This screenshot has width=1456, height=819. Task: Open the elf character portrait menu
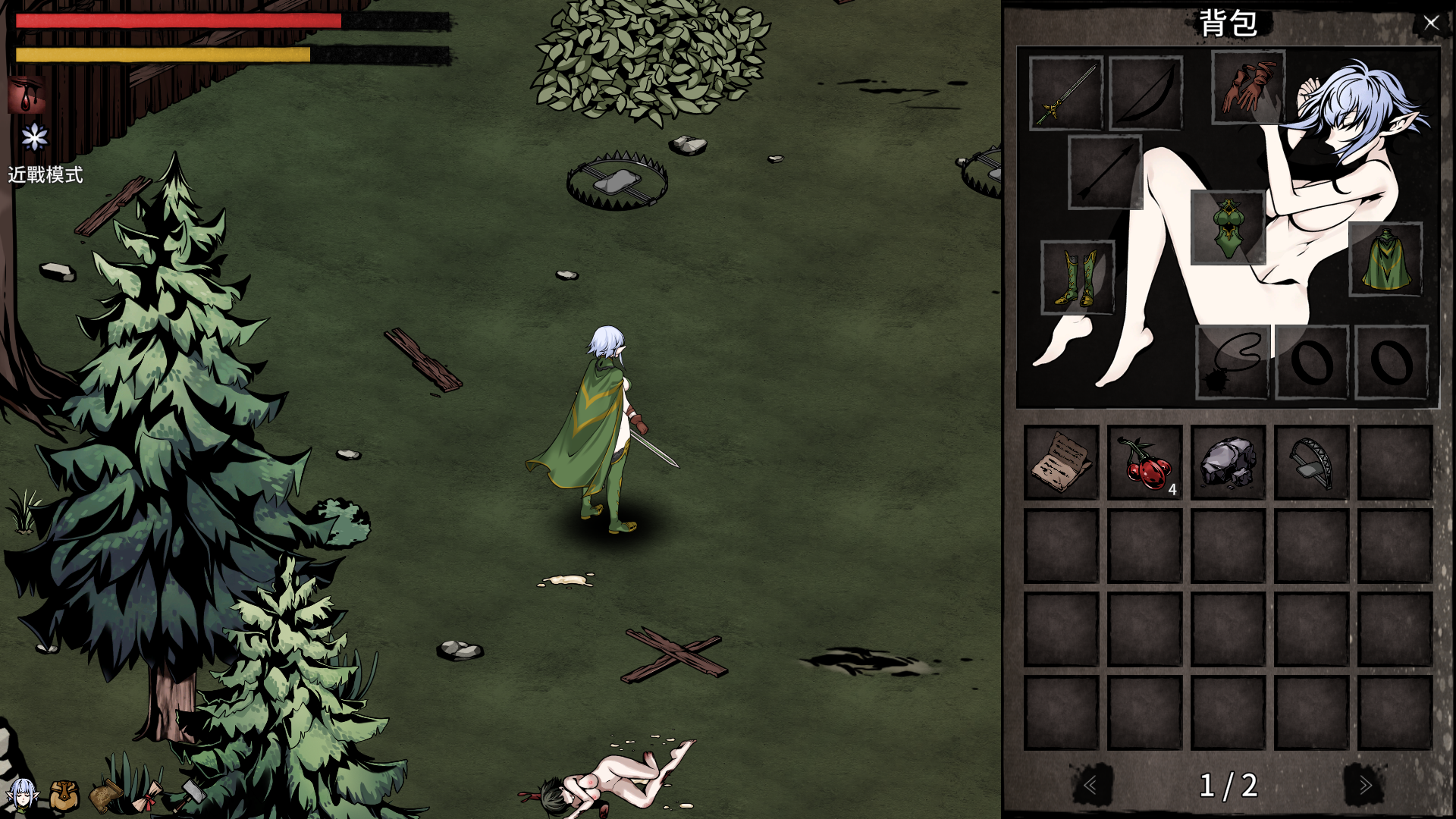tap(22, 794)
